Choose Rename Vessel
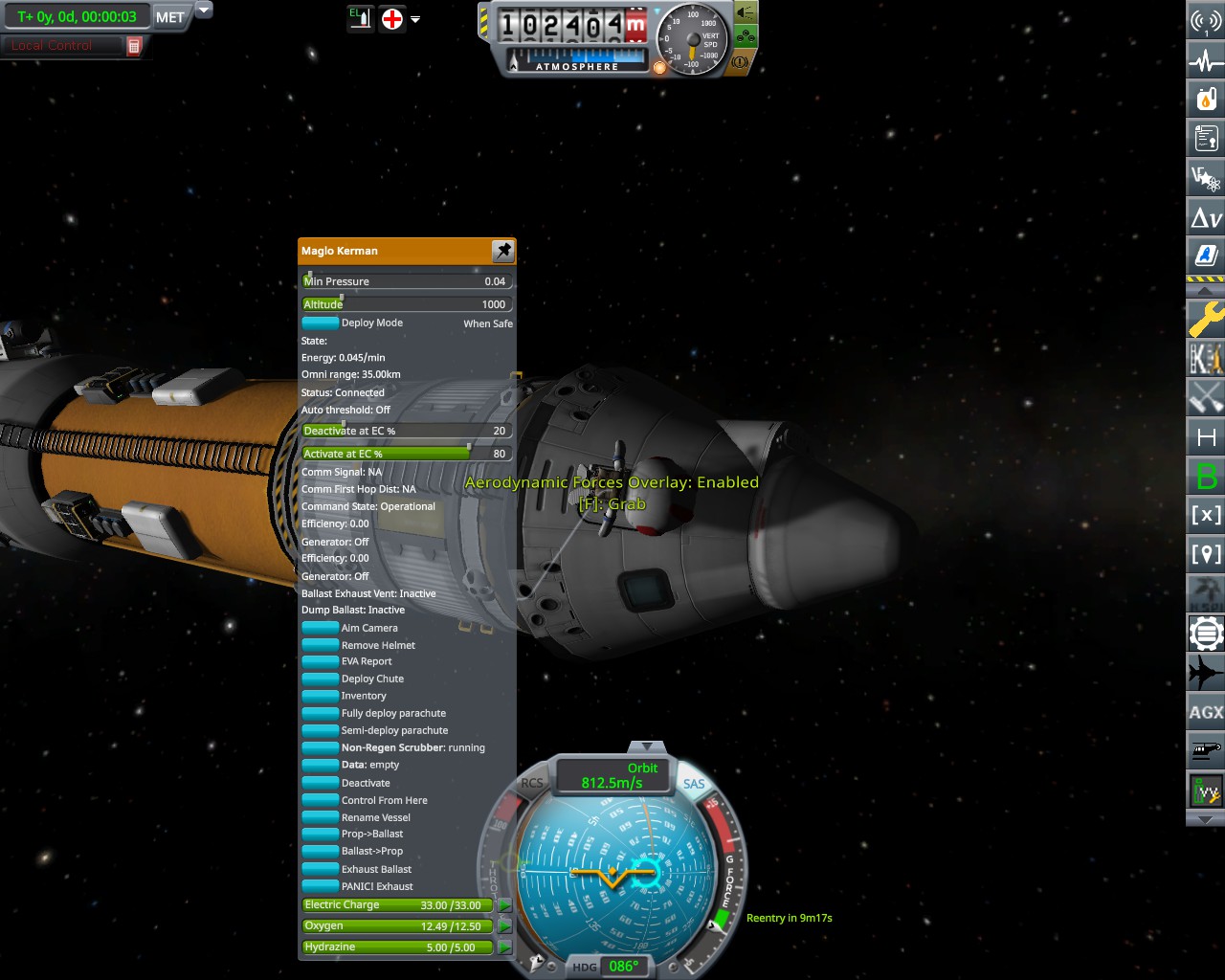1225x980 pixels. coord(321,817)
